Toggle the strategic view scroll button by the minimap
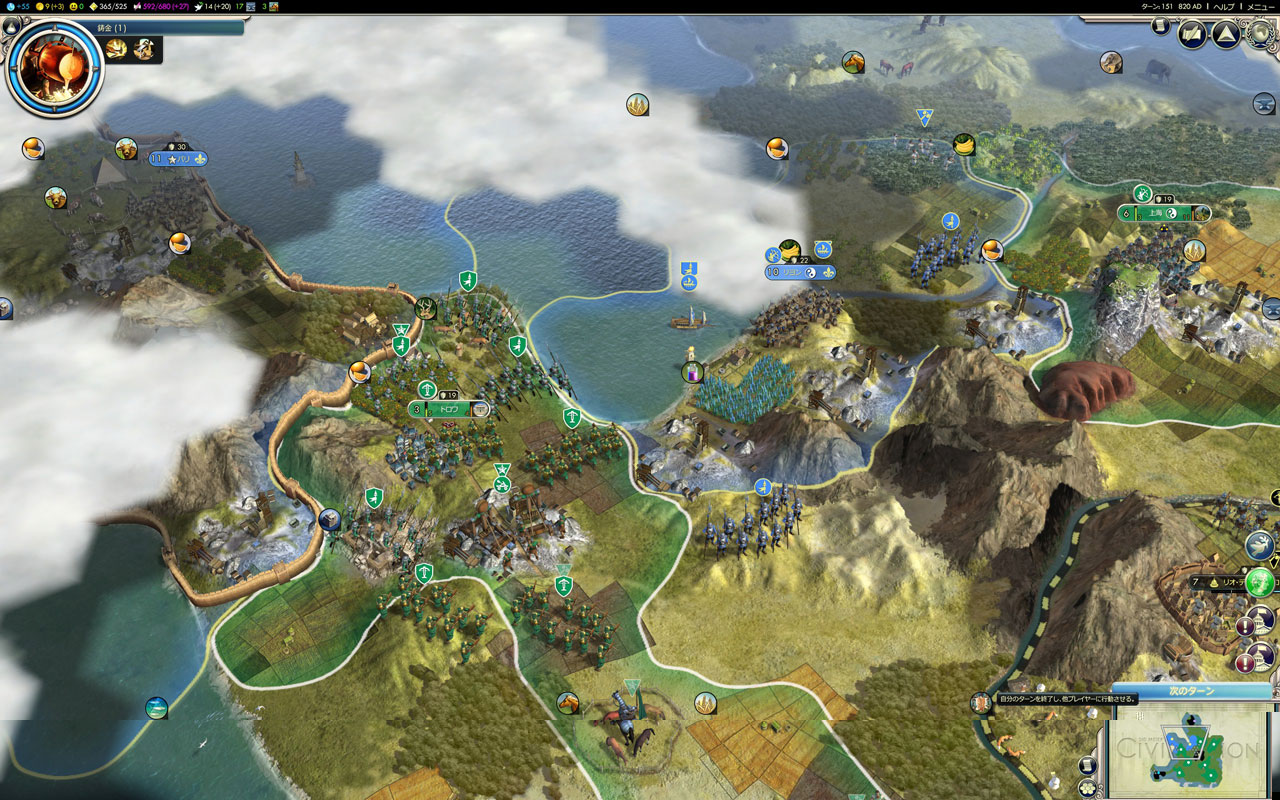Screen dimensions: 1280x800 tap(1088, 765)
